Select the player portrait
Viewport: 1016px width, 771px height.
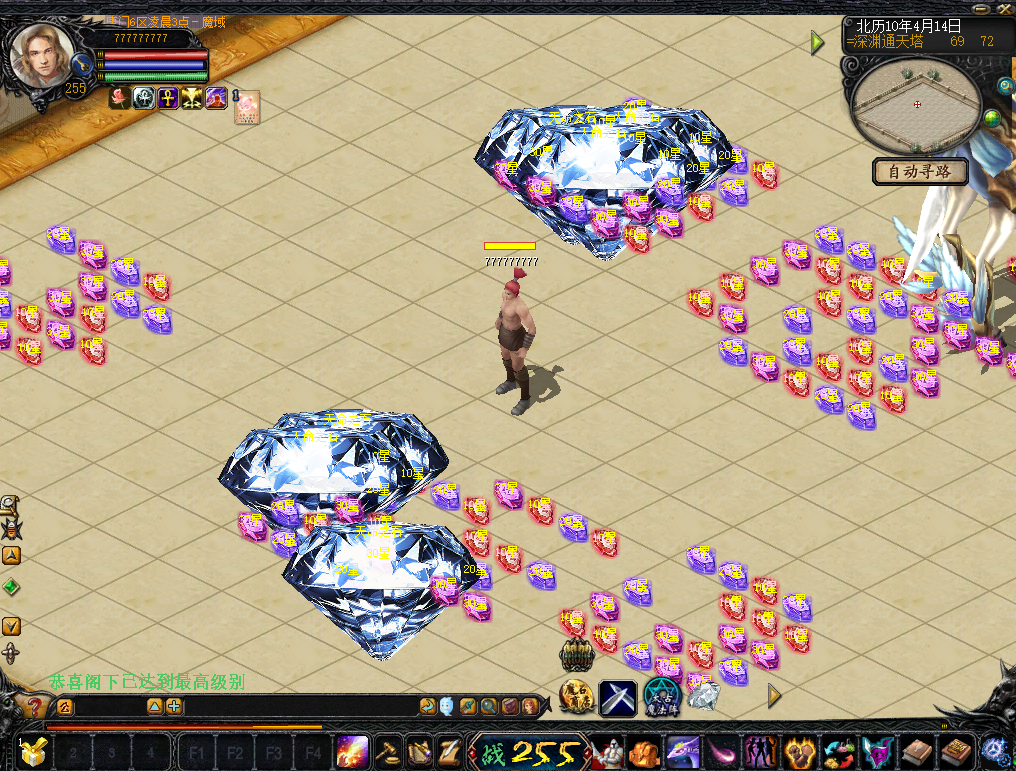(42, 55)
